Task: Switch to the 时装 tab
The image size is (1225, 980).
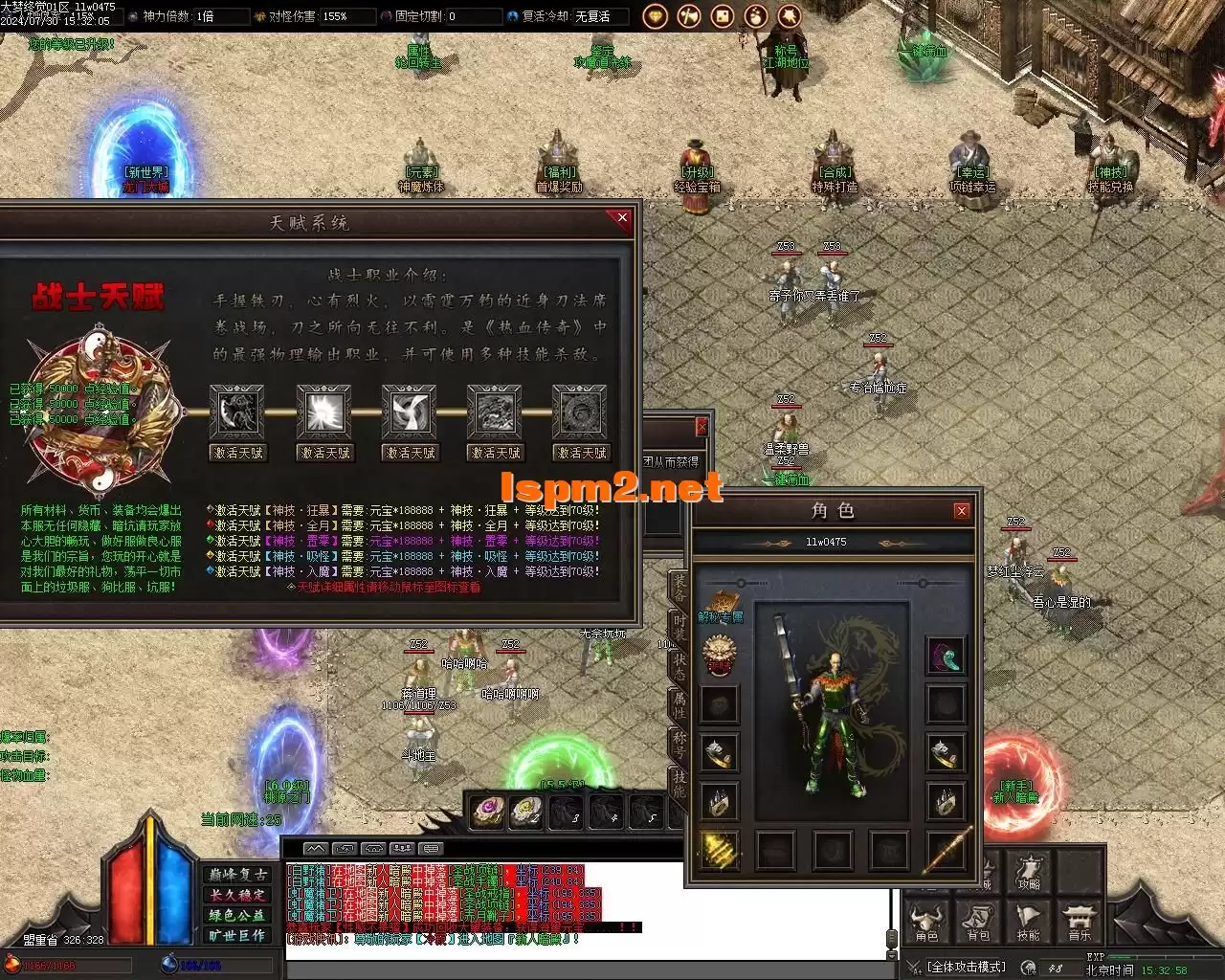Action: coord(678,626)
